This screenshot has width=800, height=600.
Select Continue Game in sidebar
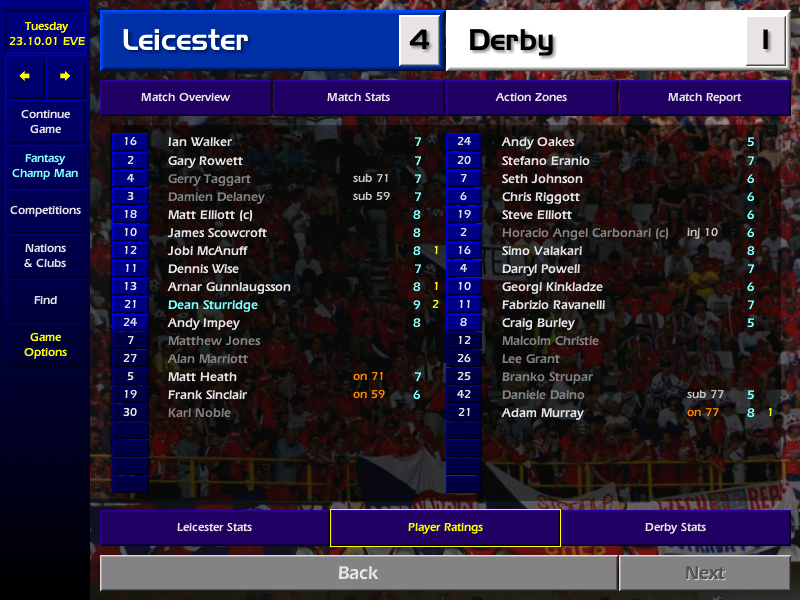click(45, 122)
